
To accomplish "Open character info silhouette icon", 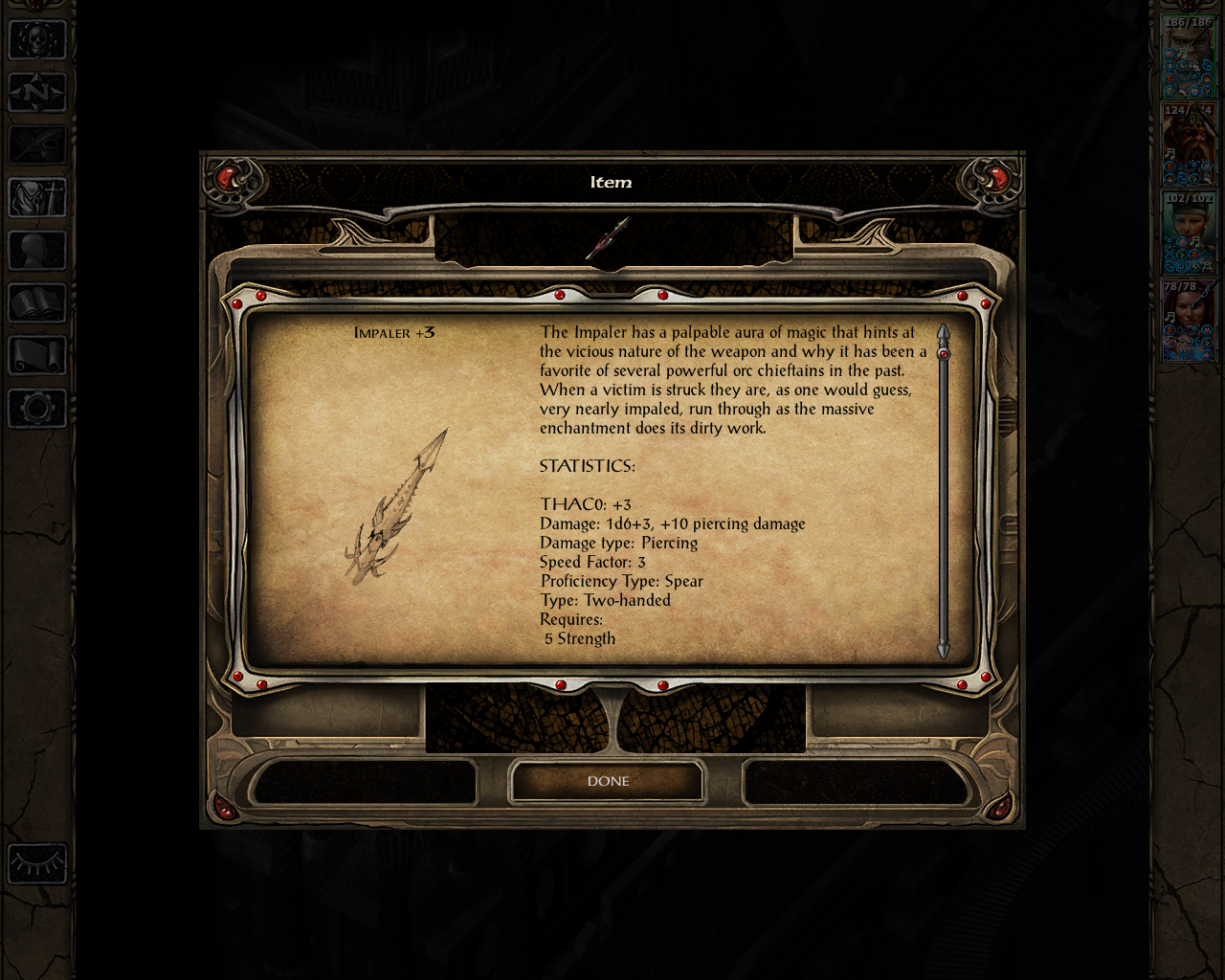I will tap(36, 251).
